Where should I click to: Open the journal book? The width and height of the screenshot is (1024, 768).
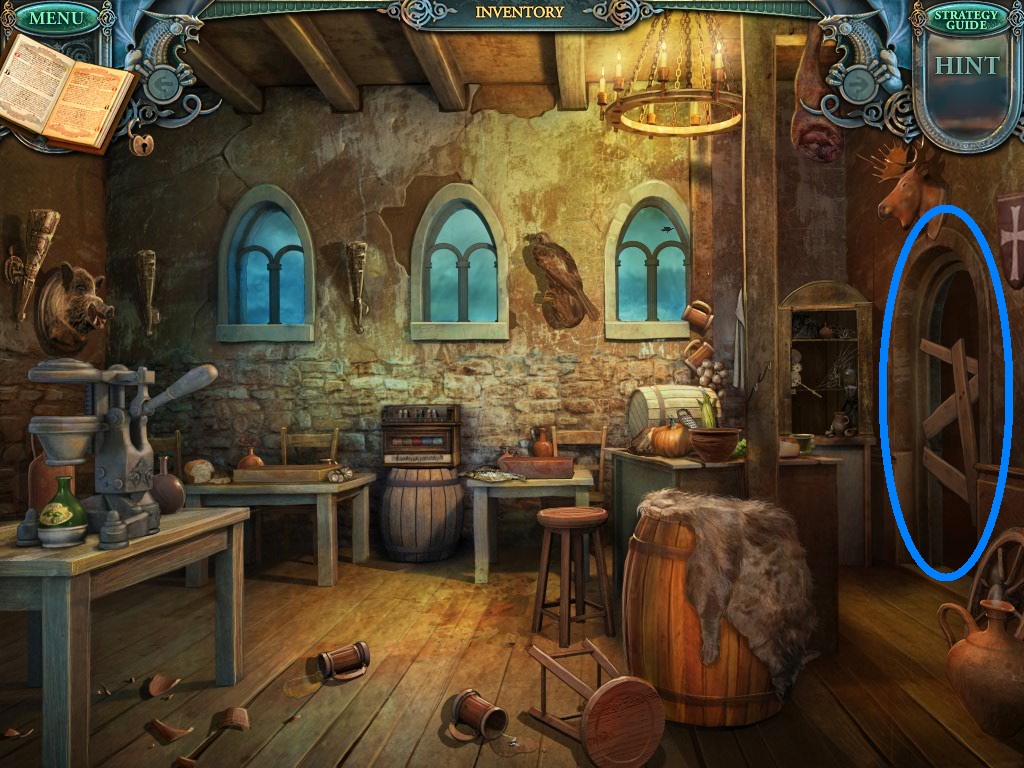coord(66,91)
